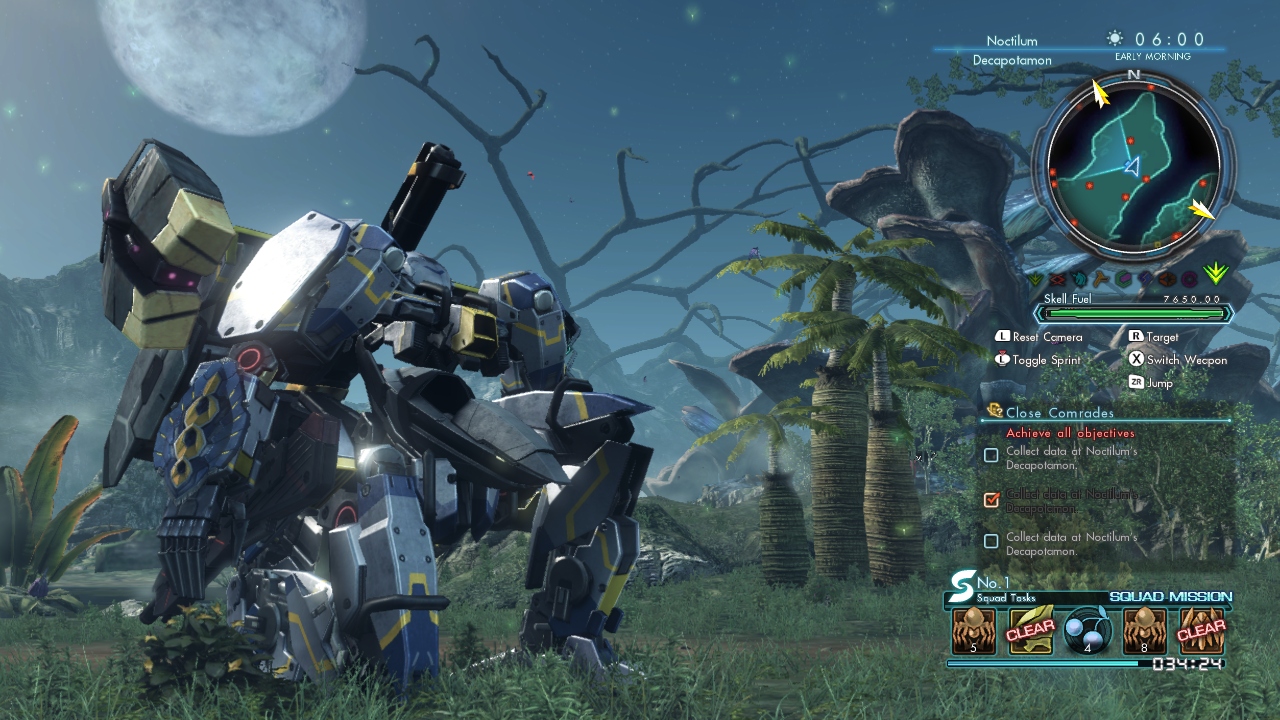This screenshot has width=1280, height=720.
Task: Select the squad task creature icon numbered 5
Action: (973, 631)
